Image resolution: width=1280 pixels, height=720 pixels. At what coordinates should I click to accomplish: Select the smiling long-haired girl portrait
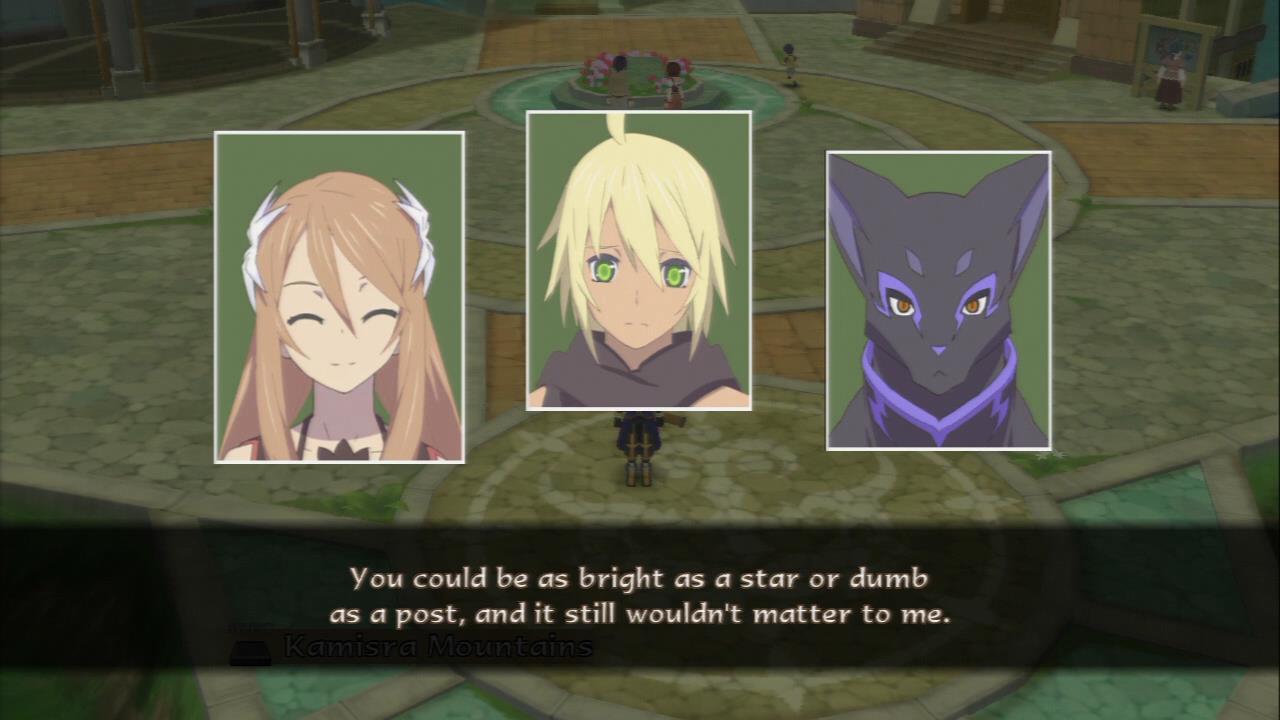click(x=339, y=297)
